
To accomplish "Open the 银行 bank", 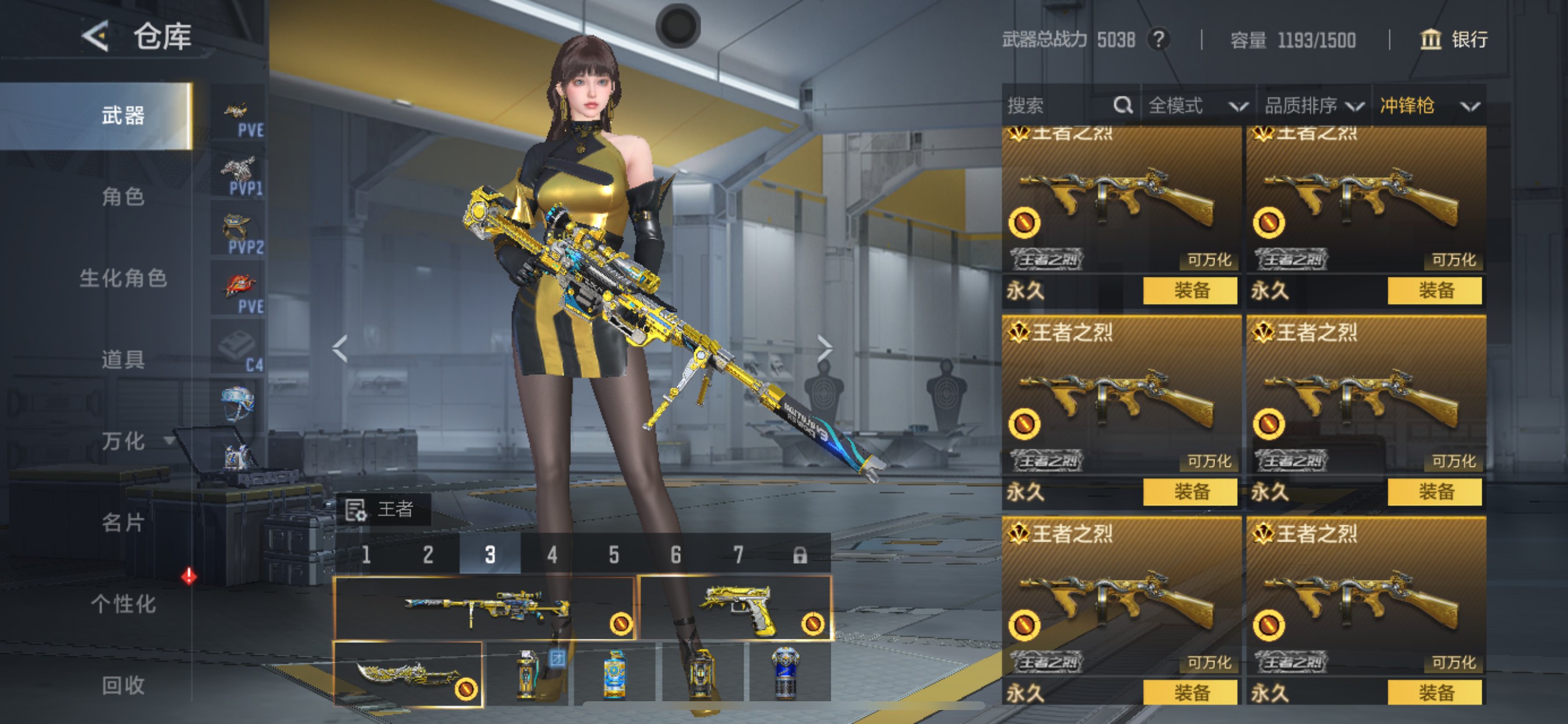I will point(1454,40).
